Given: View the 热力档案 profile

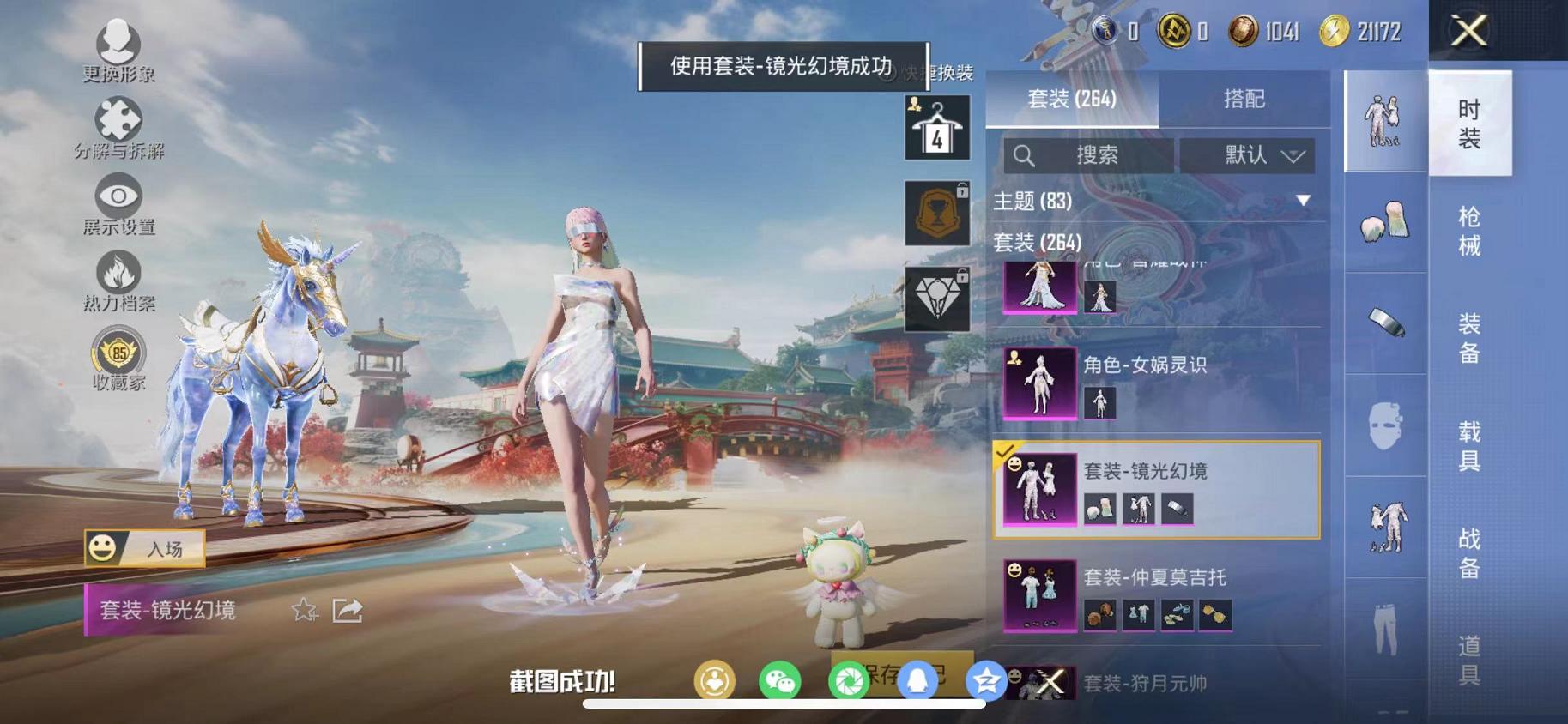Looking at the screenshot, I should point(120,273).
